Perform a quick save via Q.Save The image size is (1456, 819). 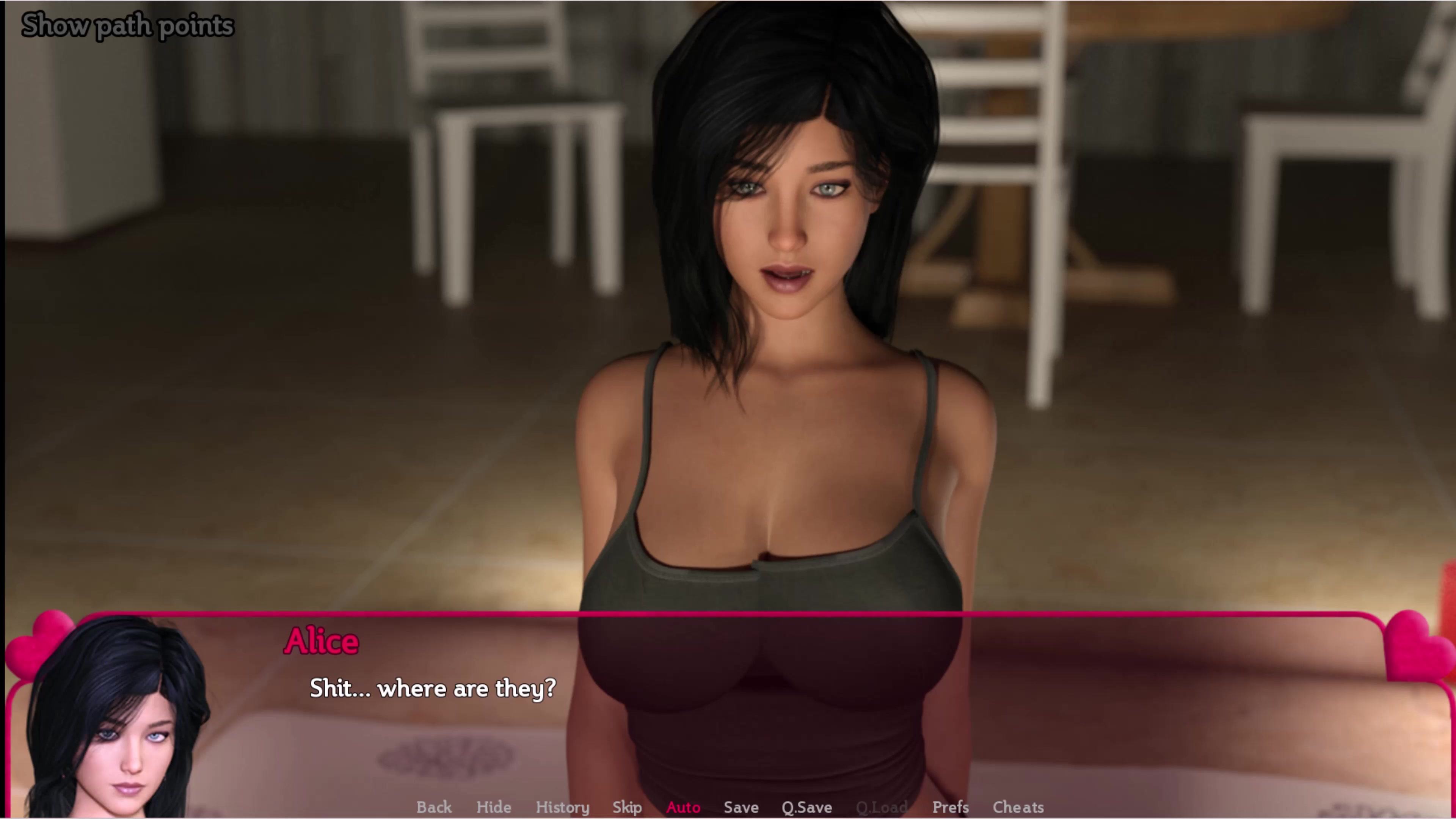(x=806, y=807)
